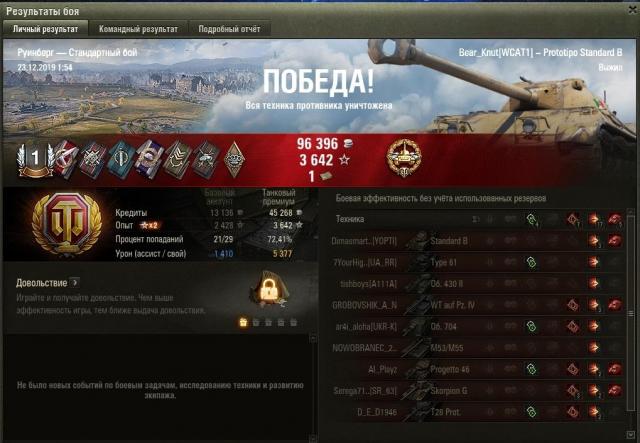640x443 pixels.
Task: Expand the Довольствие arrow button
Action: pyautogui.click(x=74, y=283)
